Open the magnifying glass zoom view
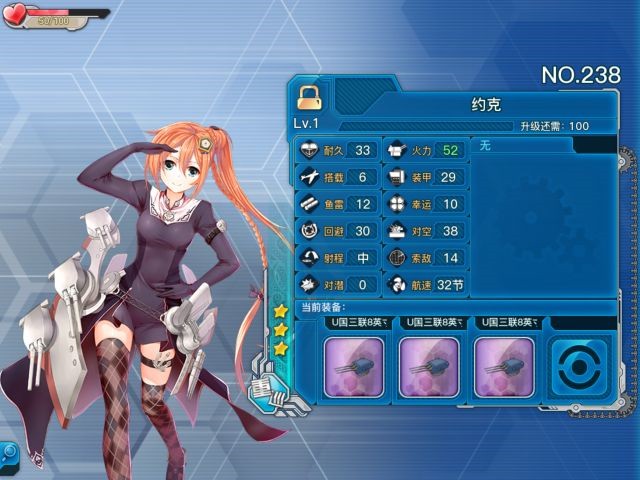Screen dimensions: 640x480 coord(11,452)
